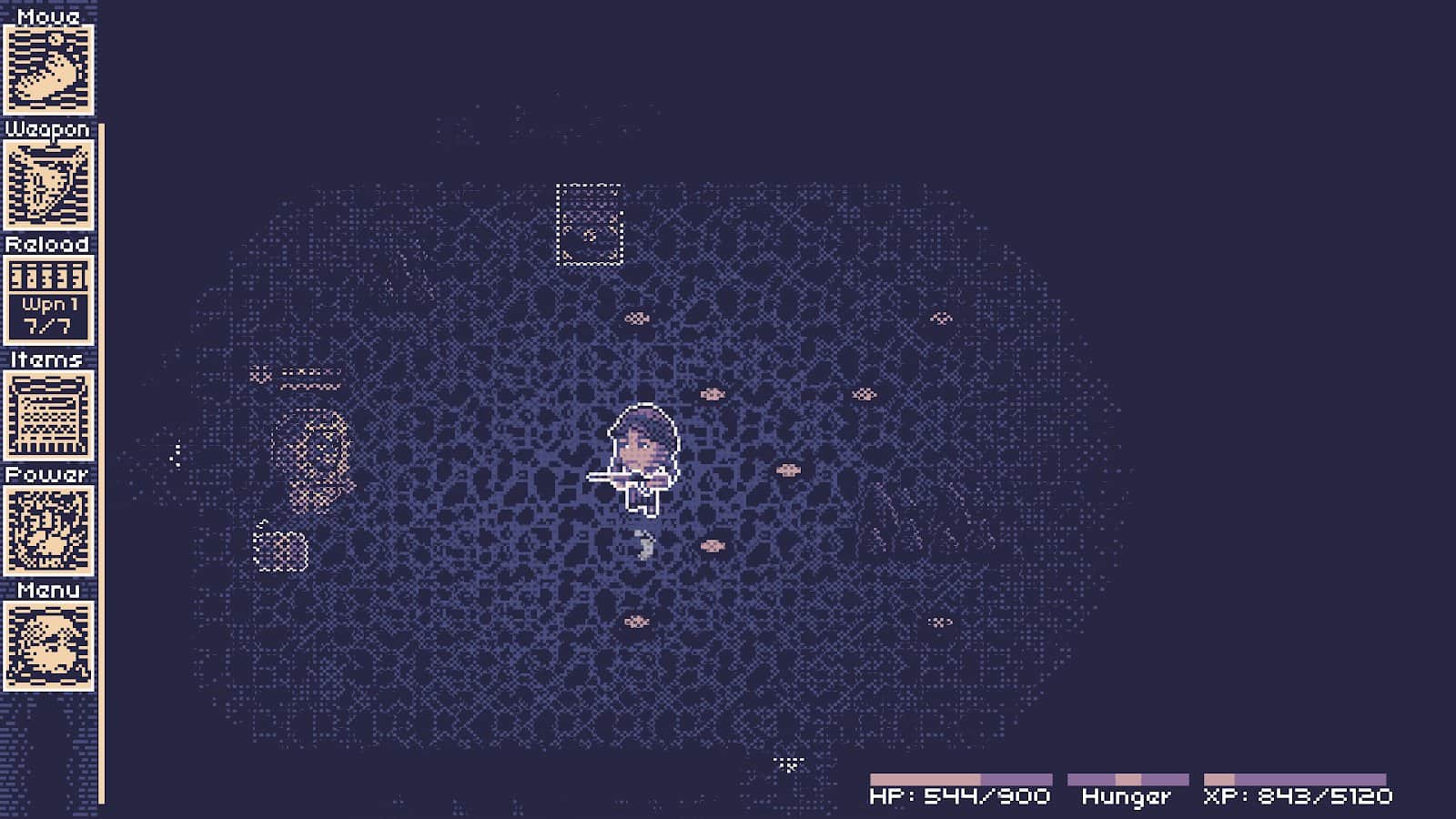Image resolution: width=1456 pixels, height=819 pixels.
Task: Activate the Power ability button
Action: tap(48, 531)
